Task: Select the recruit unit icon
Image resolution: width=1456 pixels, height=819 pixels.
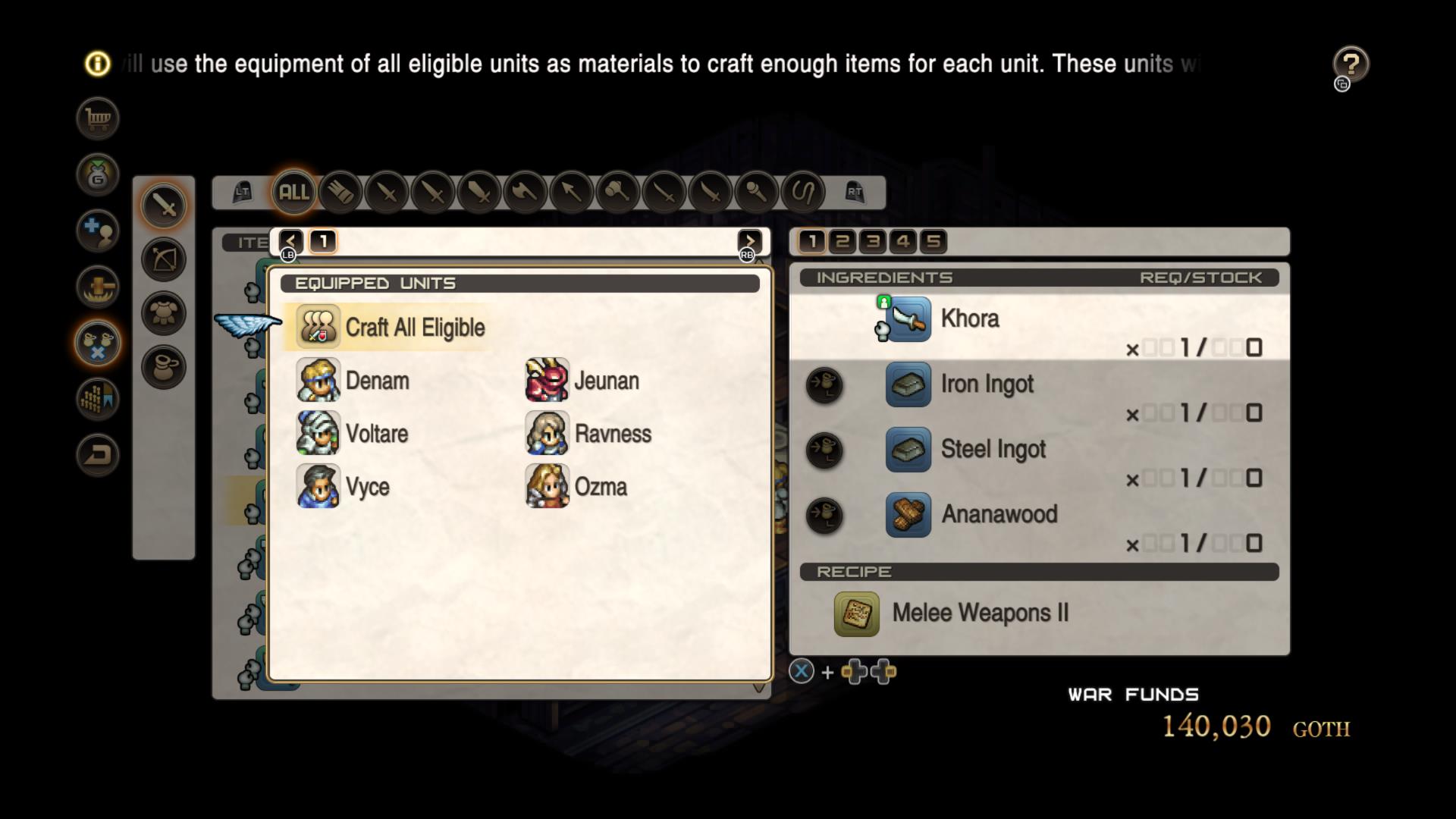Action: click(97, 231)
